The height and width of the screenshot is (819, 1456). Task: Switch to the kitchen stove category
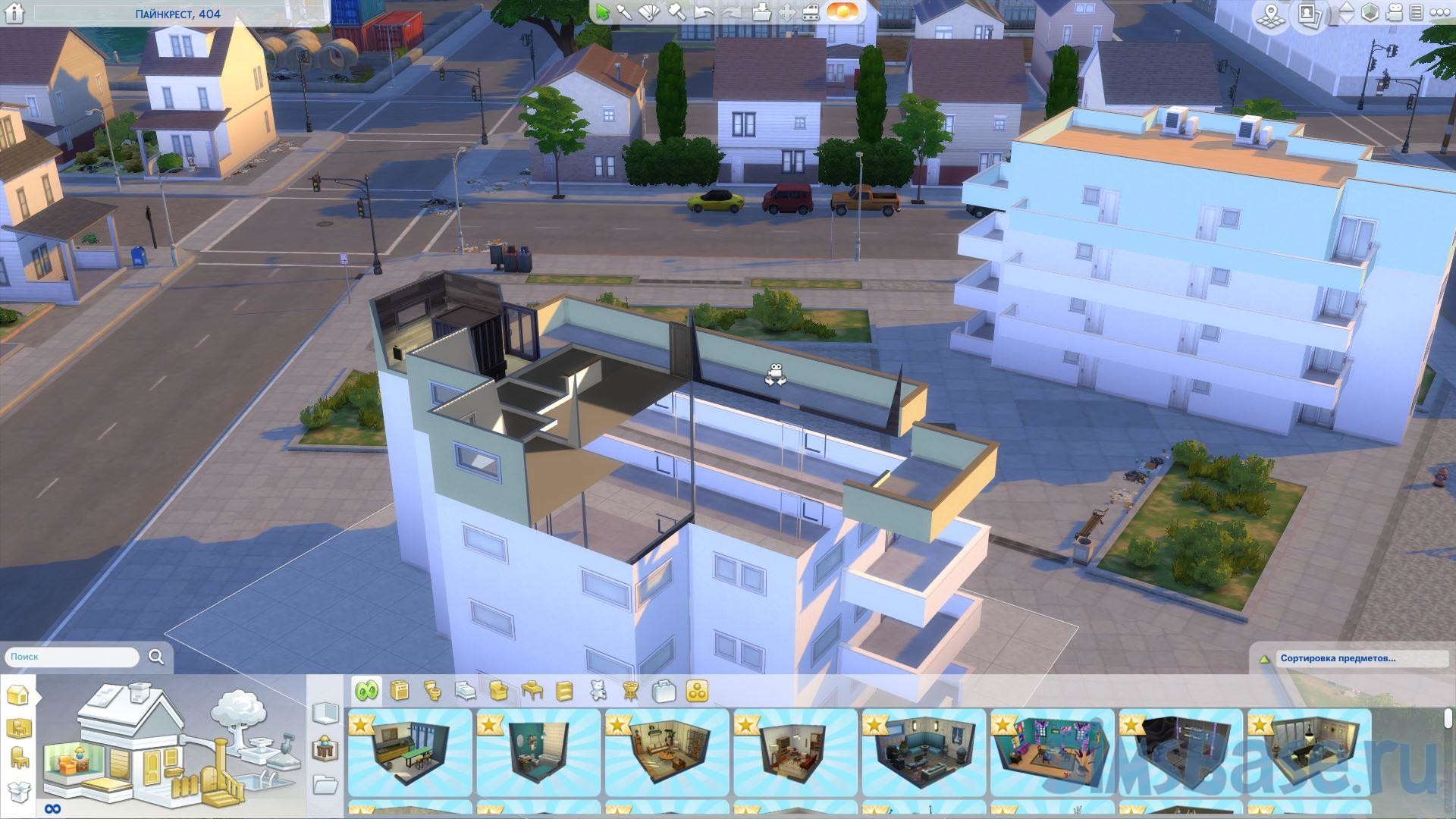(x=400, y=691)
